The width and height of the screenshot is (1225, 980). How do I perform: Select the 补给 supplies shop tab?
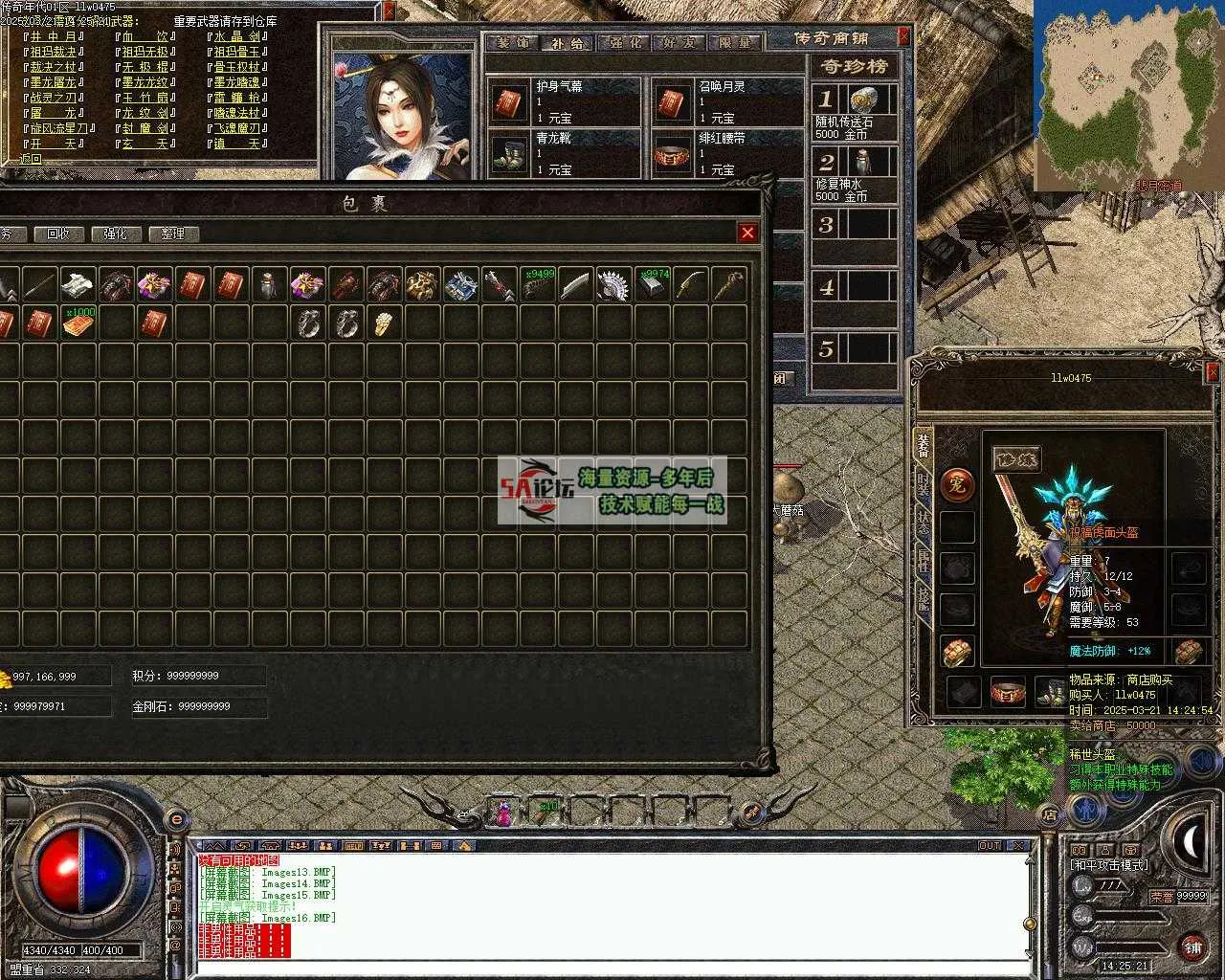[x=568, y=43]
